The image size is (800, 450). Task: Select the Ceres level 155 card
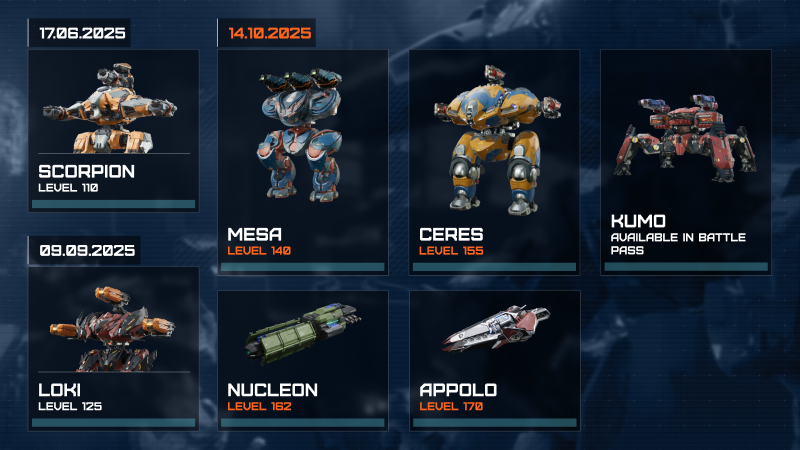(x=494, y=162)
